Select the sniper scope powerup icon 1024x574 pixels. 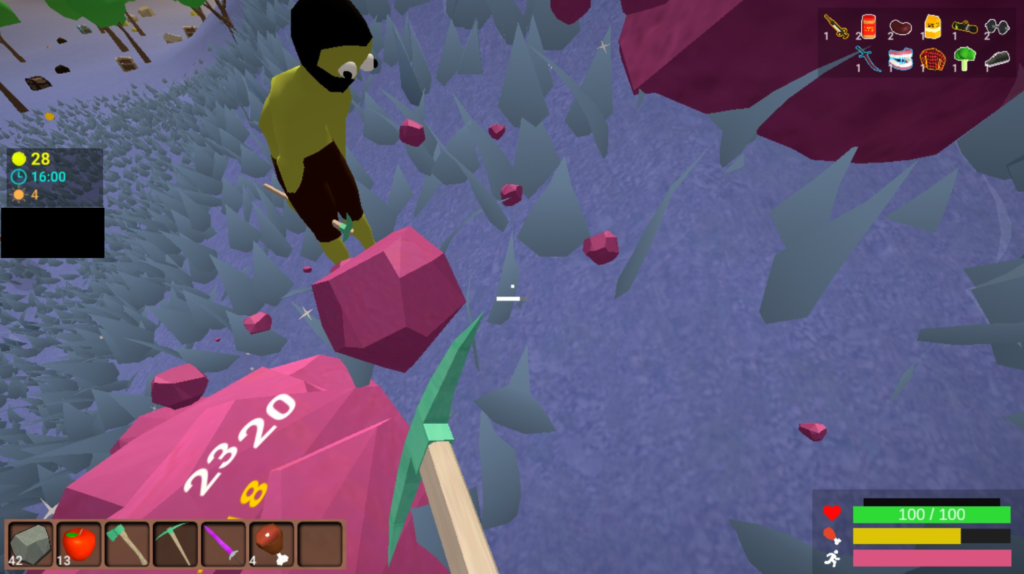[964, 27]
